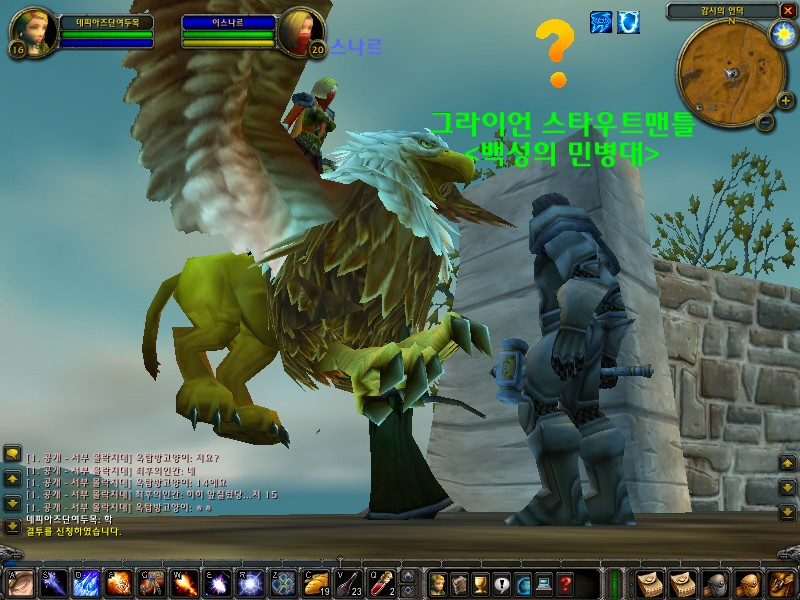Close the minimap with the X button

[786, 11]
